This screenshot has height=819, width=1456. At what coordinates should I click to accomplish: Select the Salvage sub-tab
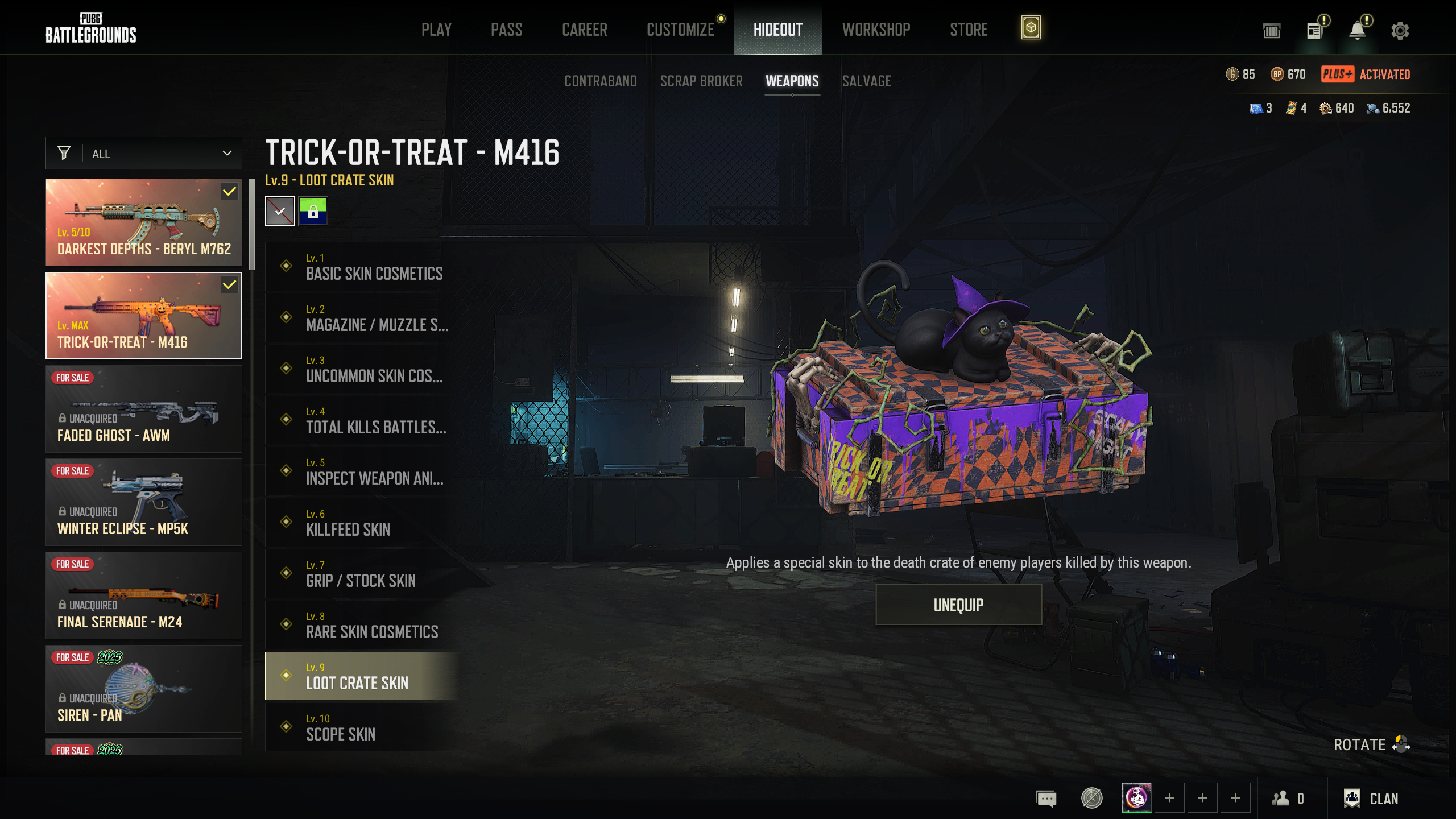coord(866,81)
